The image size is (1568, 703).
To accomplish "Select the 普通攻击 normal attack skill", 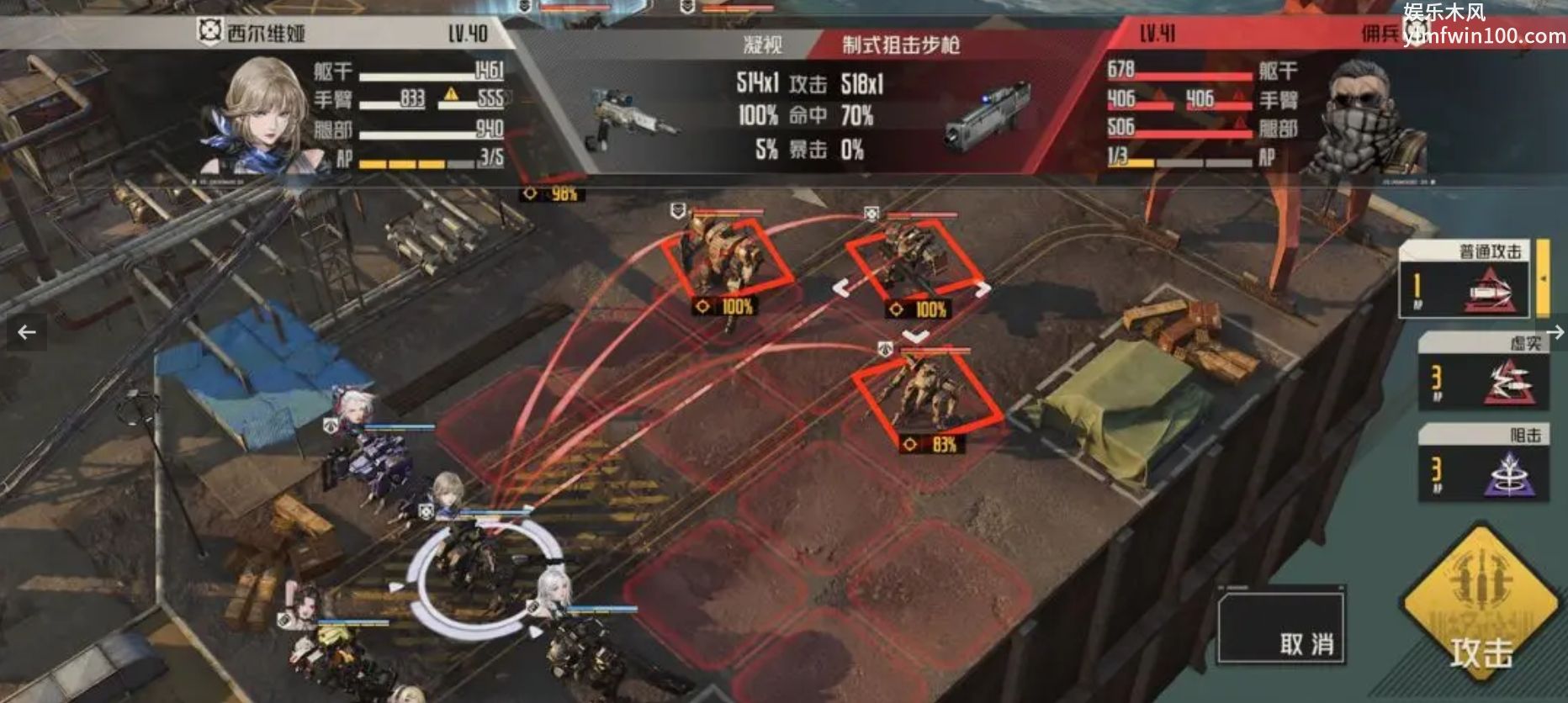I will (x=1464, y=279).
